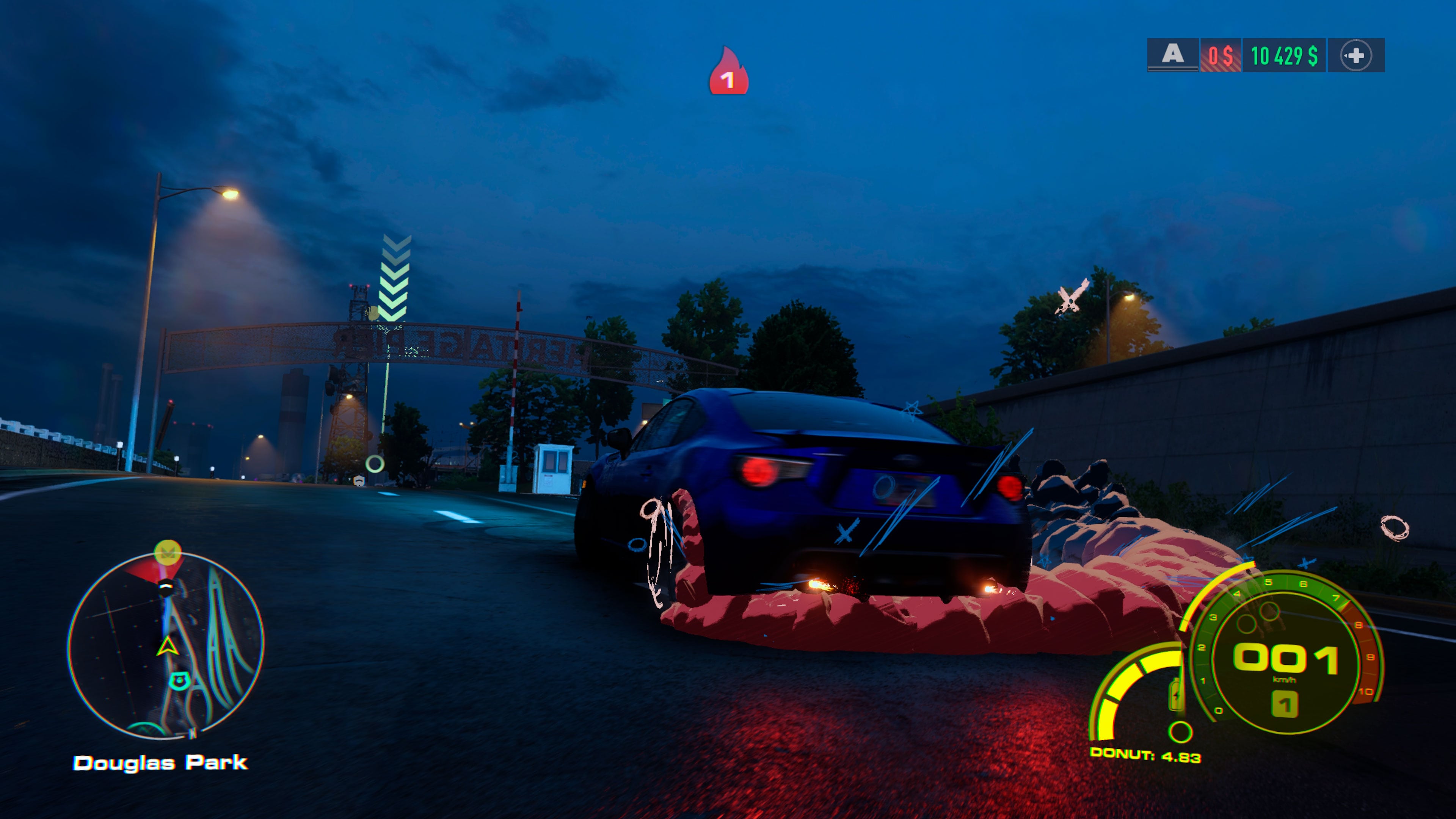Select the A car tier badge

1172,55
